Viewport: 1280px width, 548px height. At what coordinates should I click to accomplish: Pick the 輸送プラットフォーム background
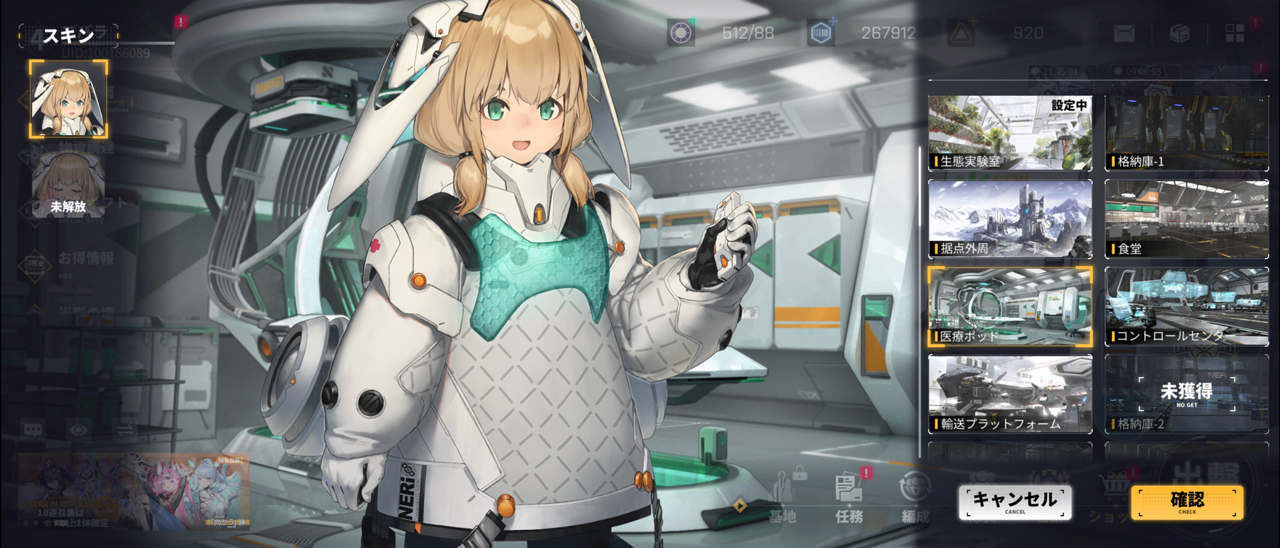pos(1010,393)
